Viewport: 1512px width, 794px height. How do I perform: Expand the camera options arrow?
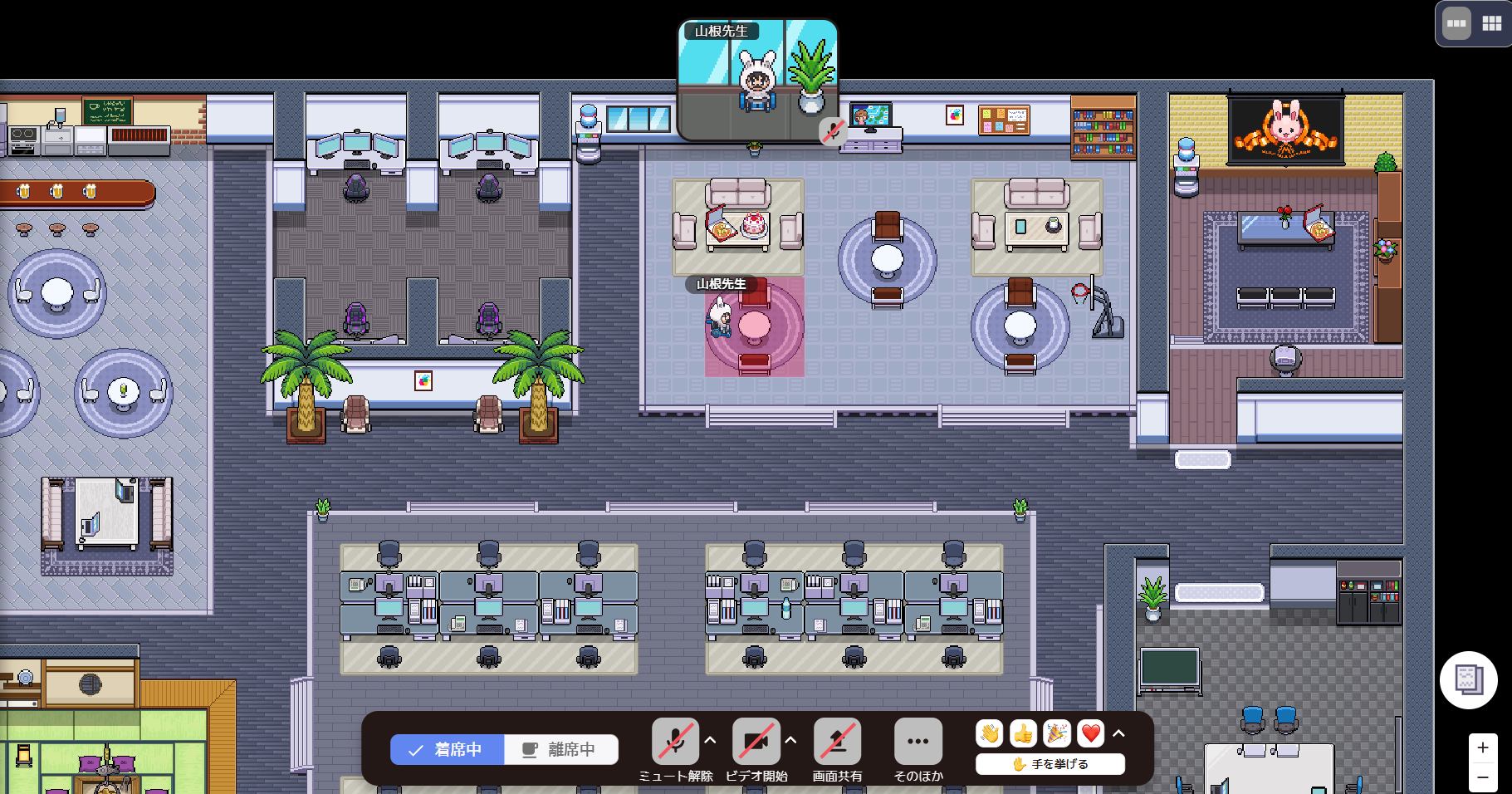[x=791, y=740]
